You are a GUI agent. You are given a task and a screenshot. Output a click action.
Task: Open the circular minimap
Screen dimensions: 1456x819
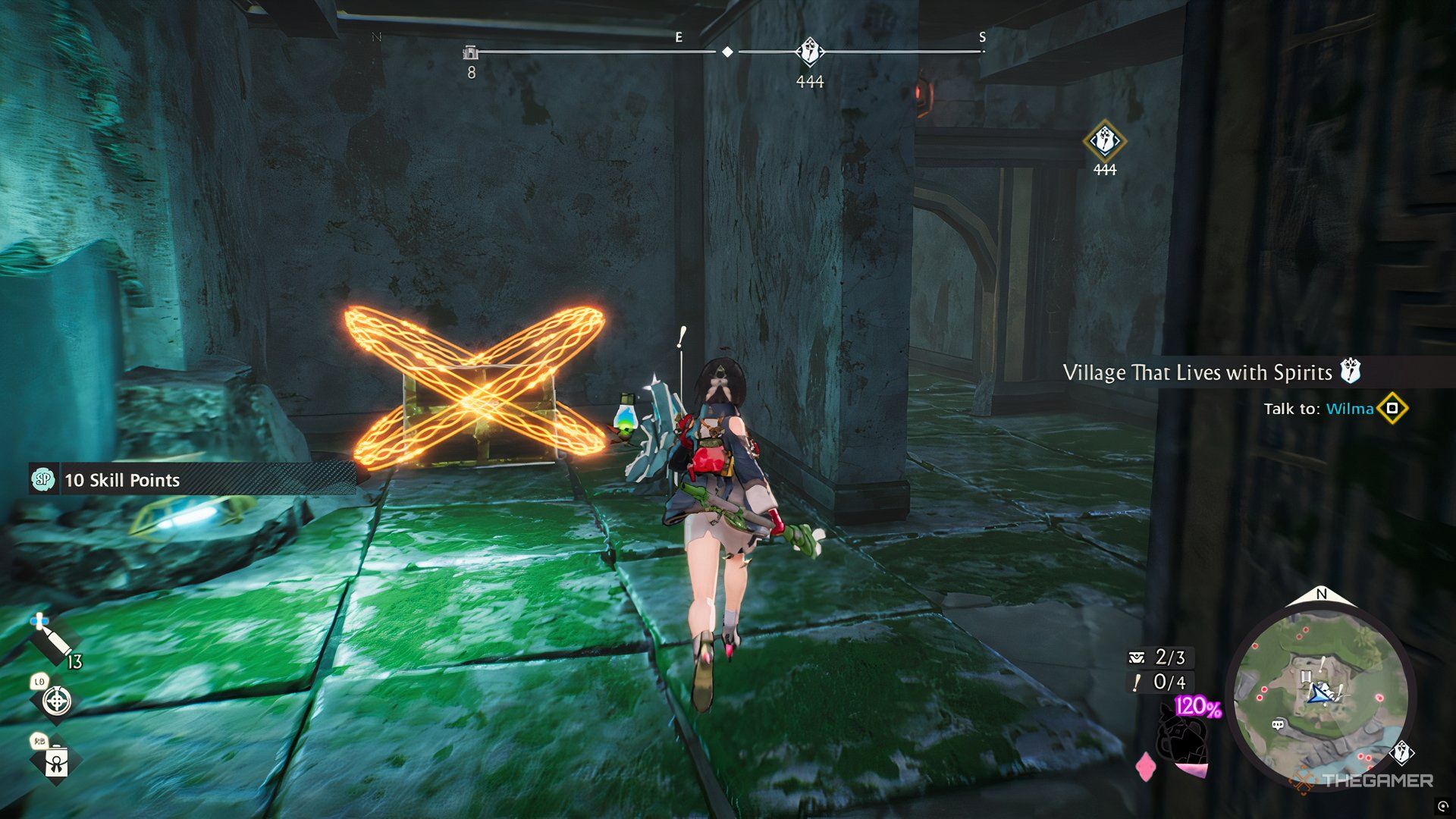click(x=1320, y=695)
